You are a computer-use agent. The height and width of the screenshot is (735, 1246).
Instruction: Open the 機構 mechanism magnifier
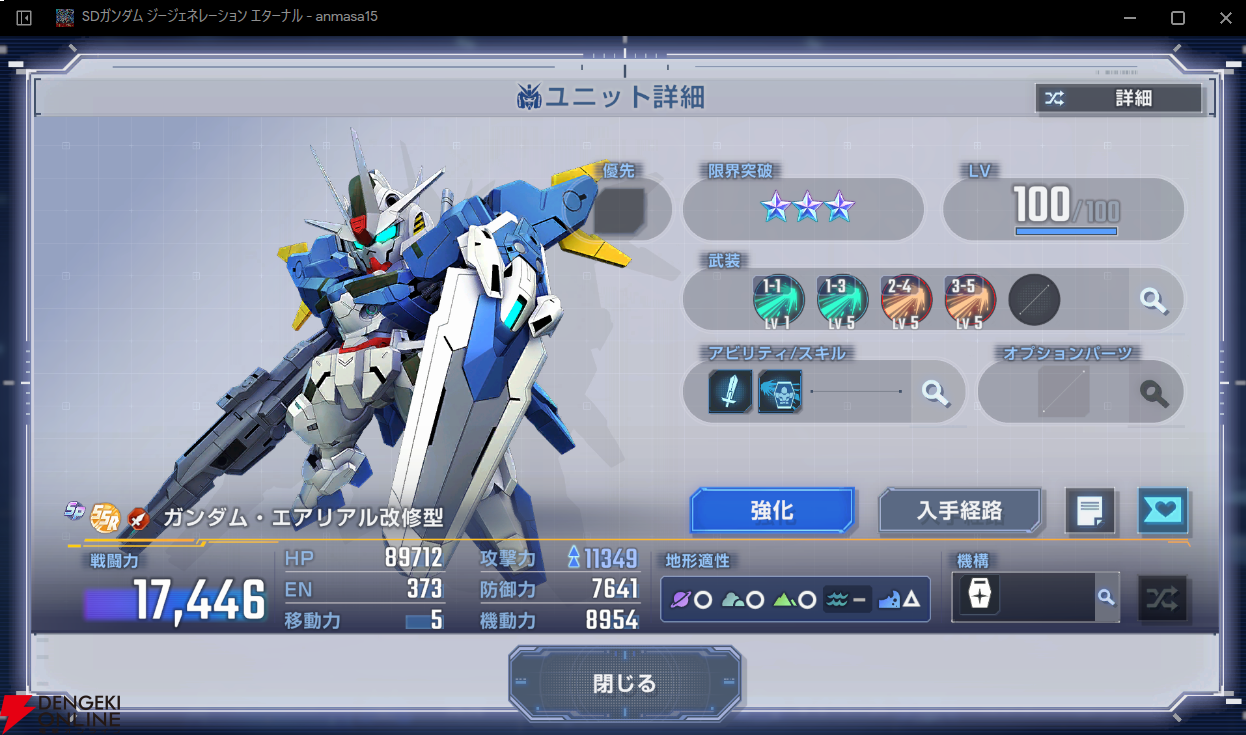tap(1105, 597)
